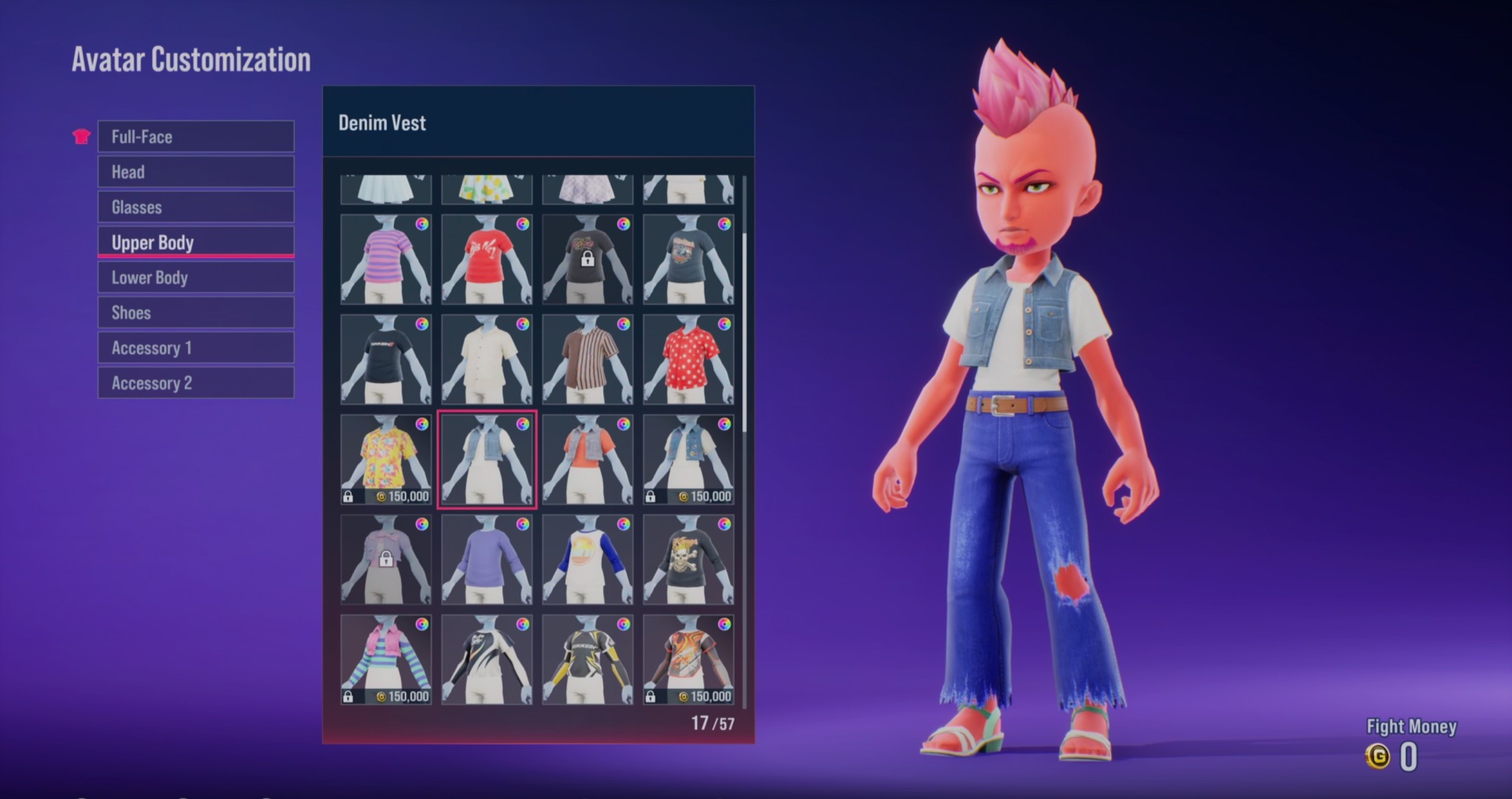Open the Accessory 2 category
The height and width of the screenshot is (799, 1512).
tap(195, 383)
